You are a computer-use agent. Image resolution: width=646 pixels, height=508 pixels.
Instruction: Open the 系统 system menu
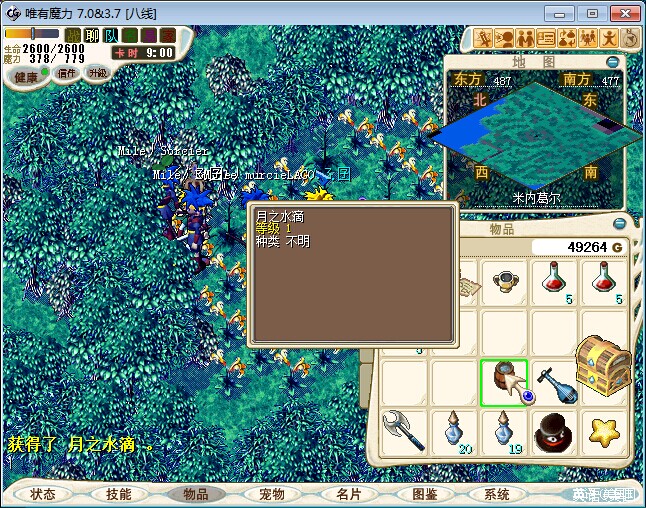(x=497, y=494)
